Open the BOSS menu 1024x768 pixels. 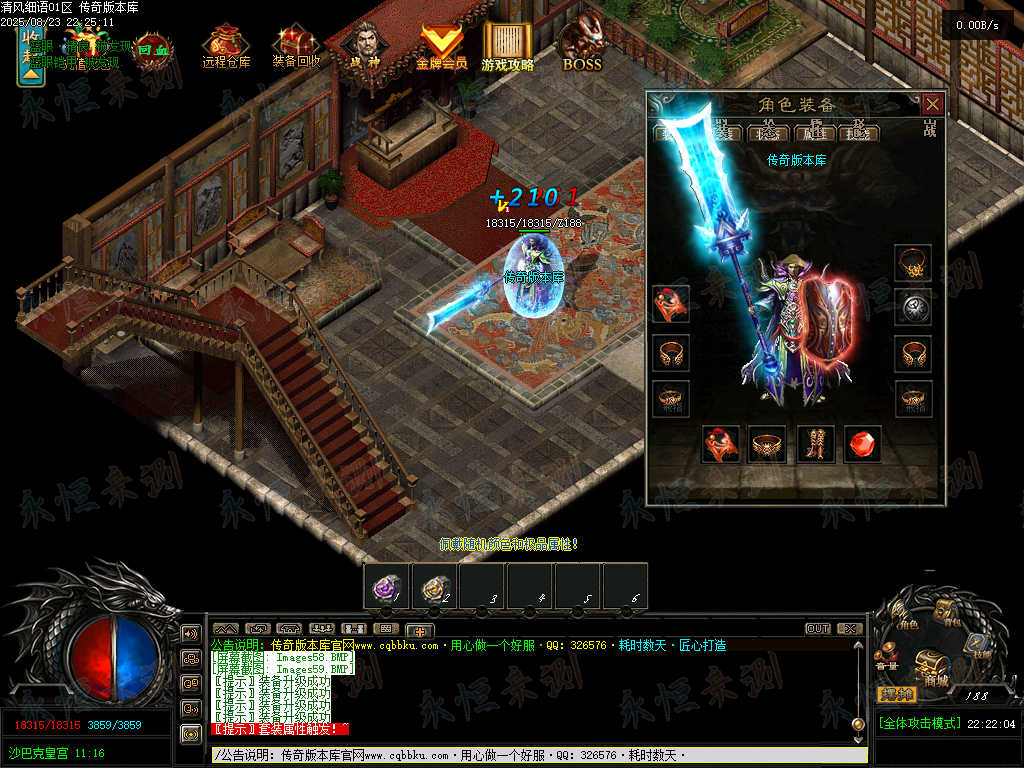(x=581, y=46)
